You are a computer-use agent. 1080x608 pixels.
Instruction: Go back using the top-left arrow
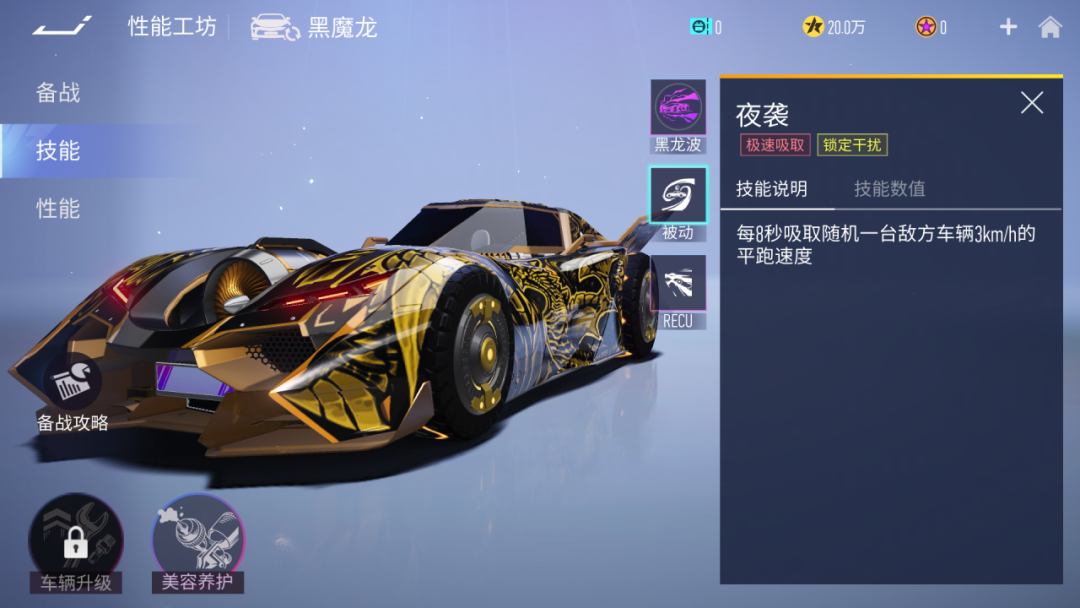coord(62,26)
